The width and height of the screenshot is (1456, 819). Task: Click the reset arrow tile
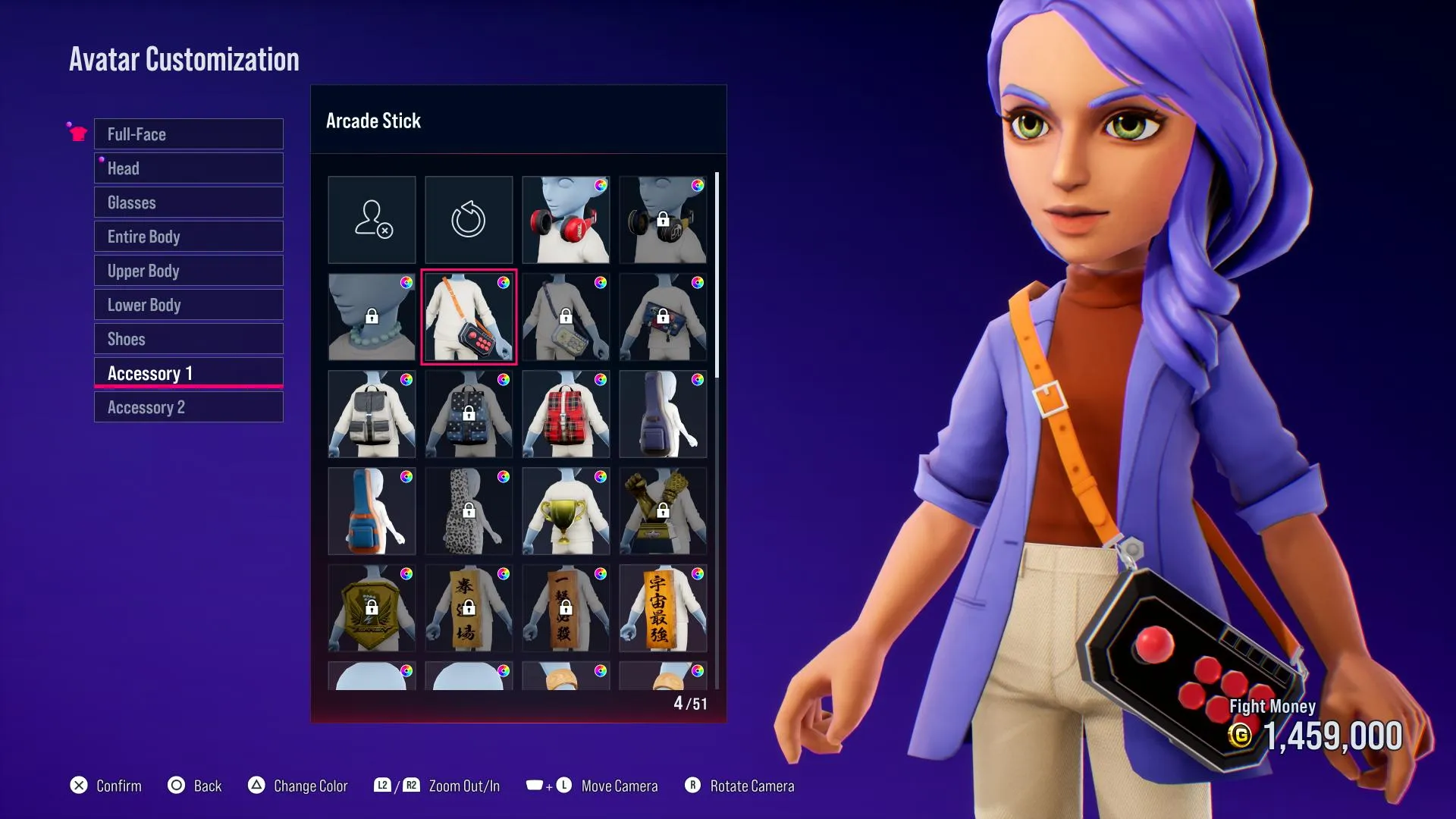pyautogui.click(x=469, y=220)
